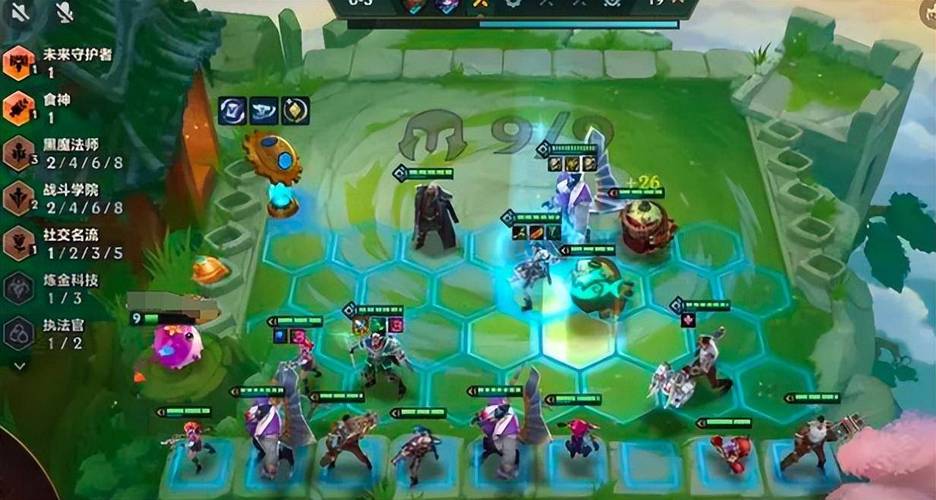
Task: Toggle the muted microphone icon
Action: (64, 12)
